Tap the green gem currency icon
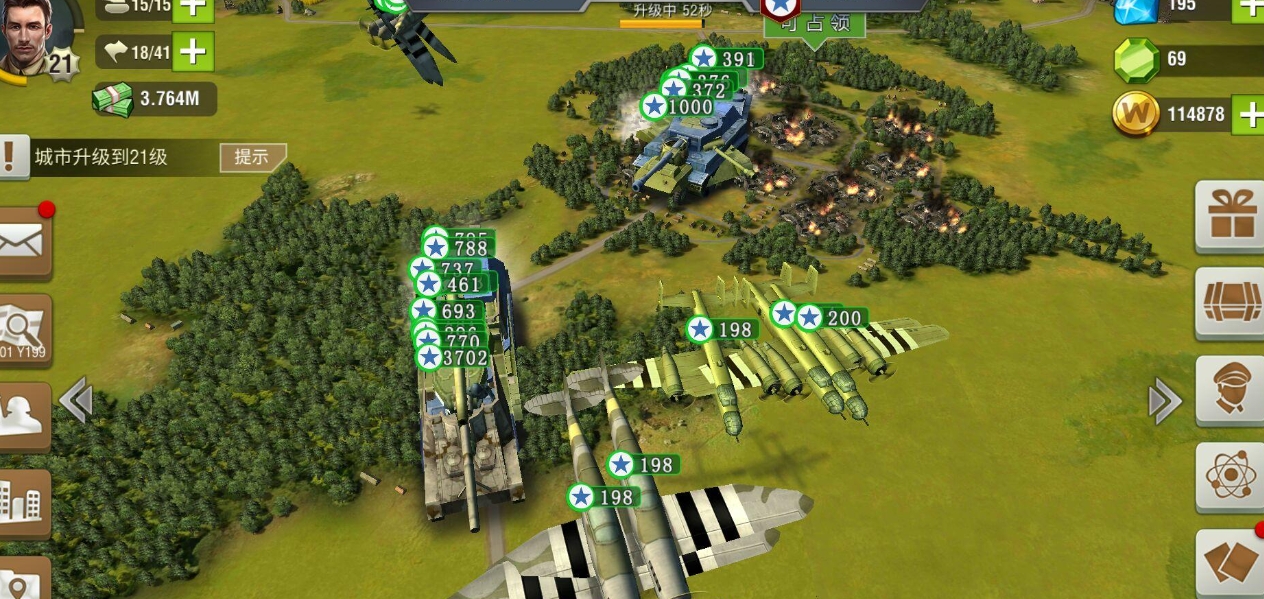 pos(1136,59)
